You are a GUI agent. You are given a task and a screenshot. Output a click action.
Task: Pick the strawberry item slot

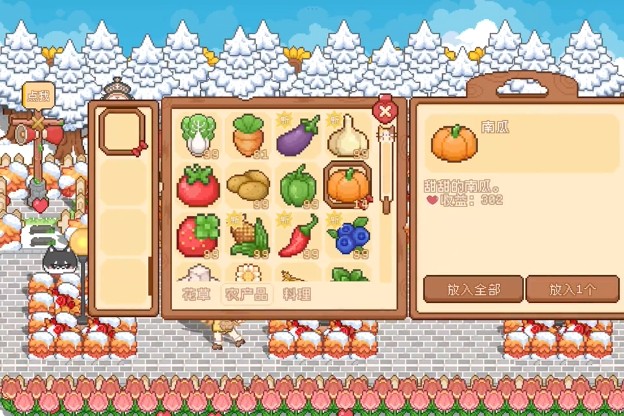(198, 235)
